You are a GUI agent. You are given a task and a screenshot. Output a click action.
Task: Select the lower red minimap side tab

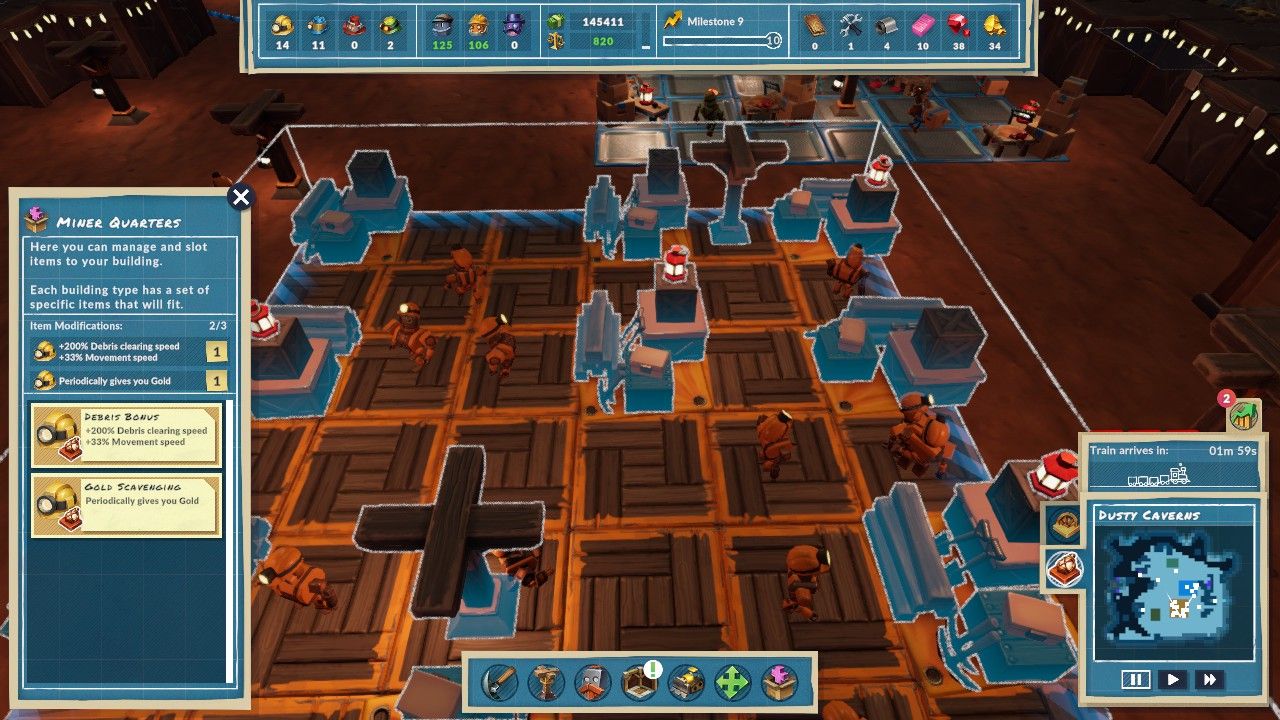coord(1063,569)
